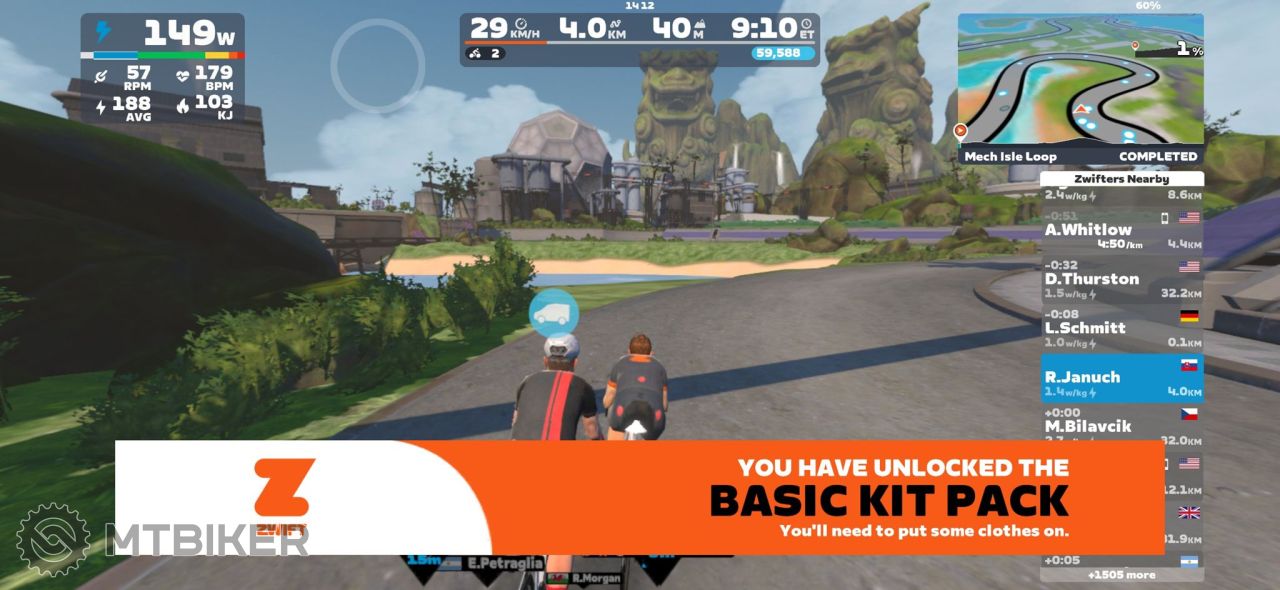
Task: Click L.Schmitt's row in rider list
Action: [x=1121, y=328]
